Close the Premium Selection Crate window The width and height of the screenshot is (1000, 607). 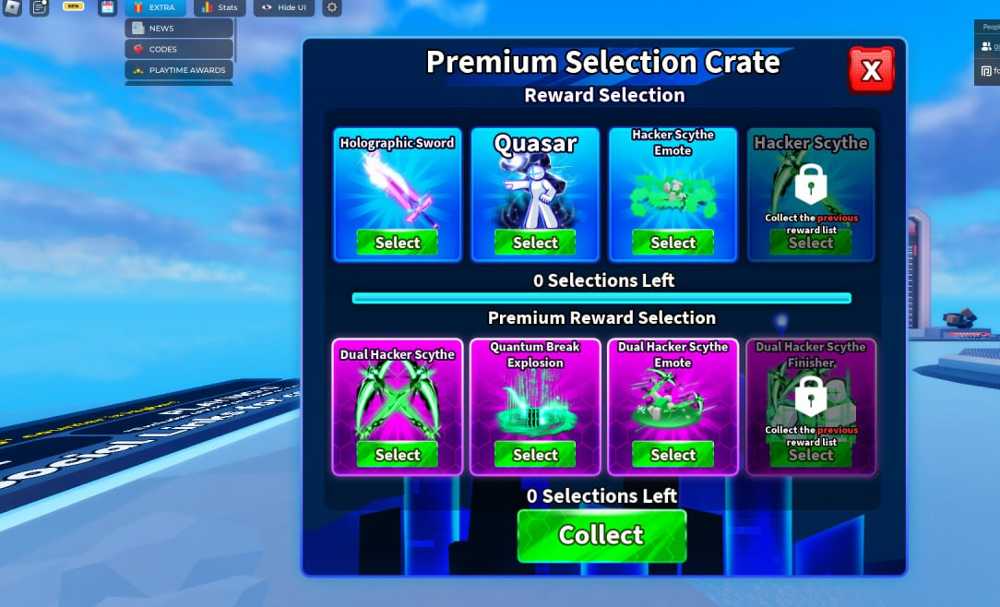(x=871, y=70)
